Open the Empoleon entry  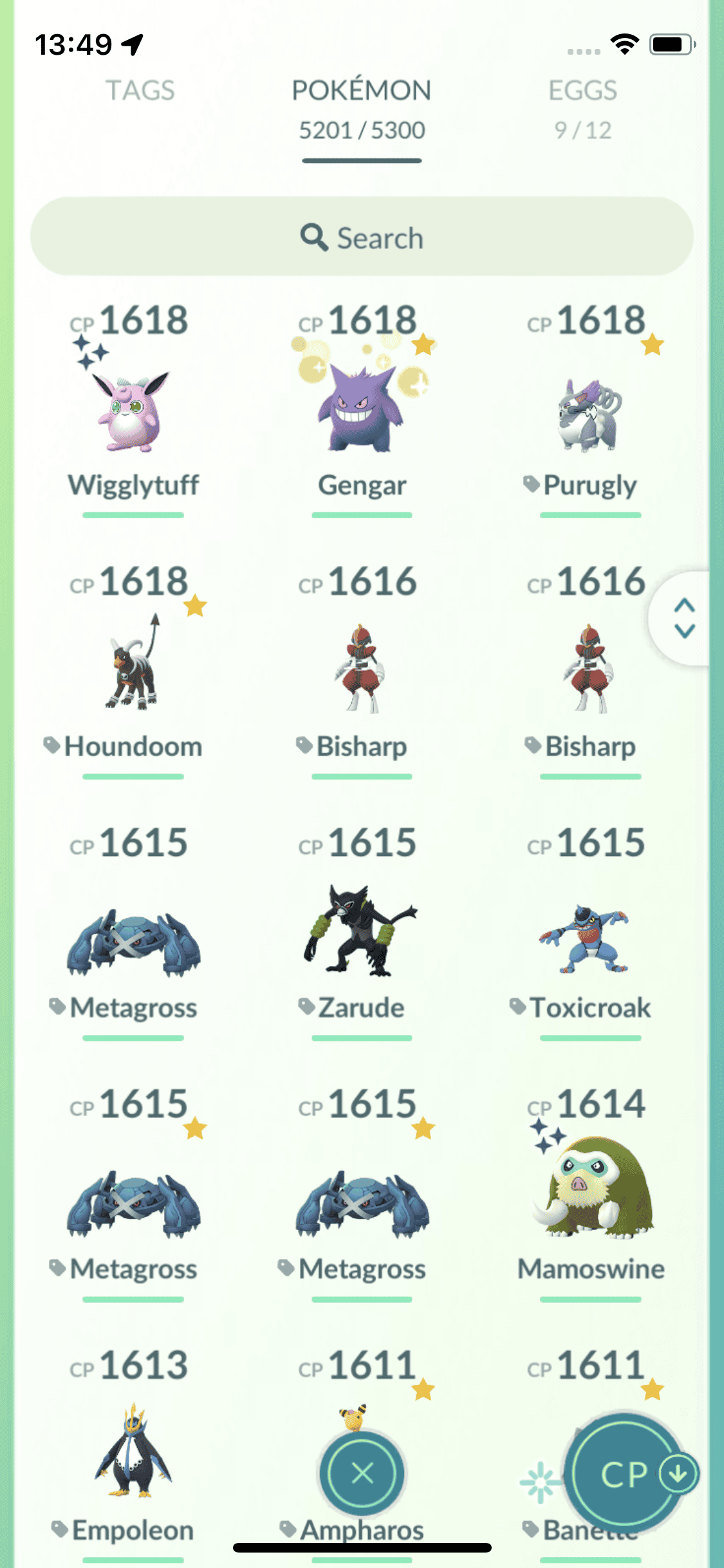[x=133, y=1455]
